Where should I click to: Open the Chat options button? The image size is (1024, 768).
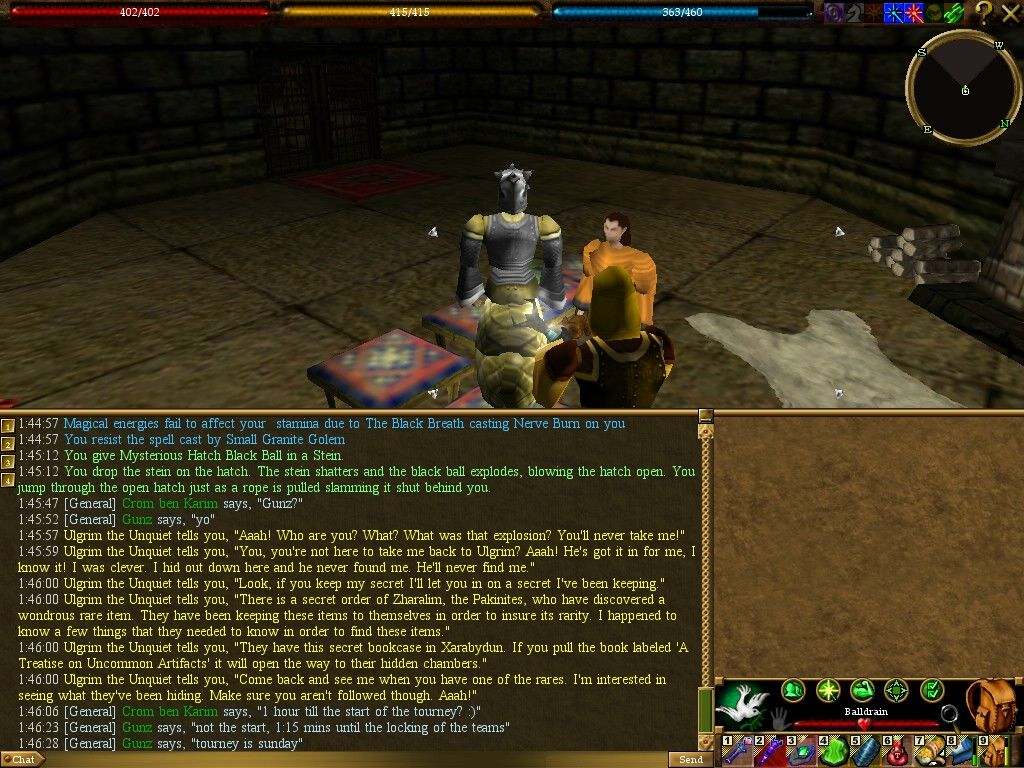[22, 760]
